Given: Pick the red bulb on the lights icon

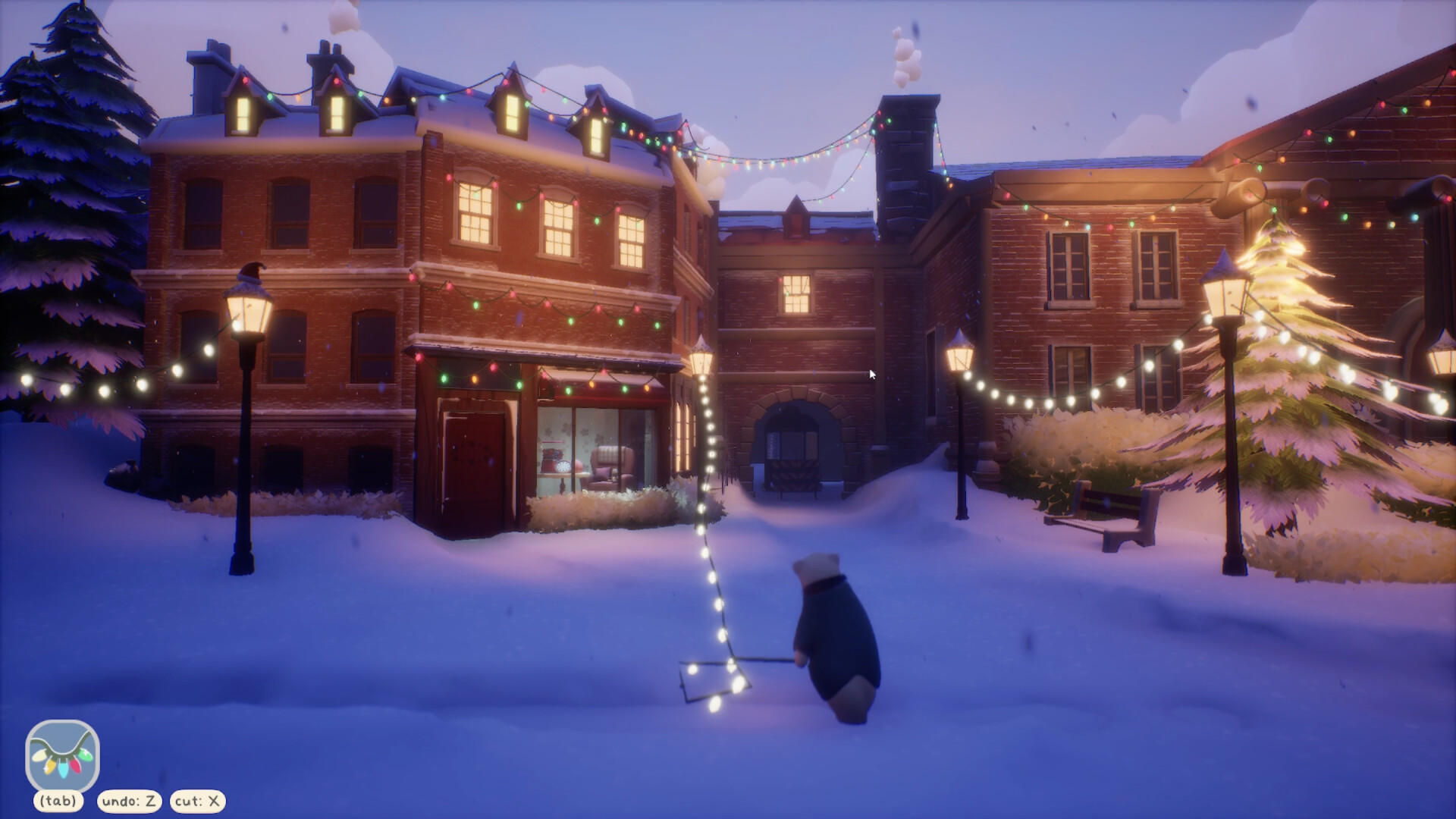Looking at the screenshot, I should point(75,767).
